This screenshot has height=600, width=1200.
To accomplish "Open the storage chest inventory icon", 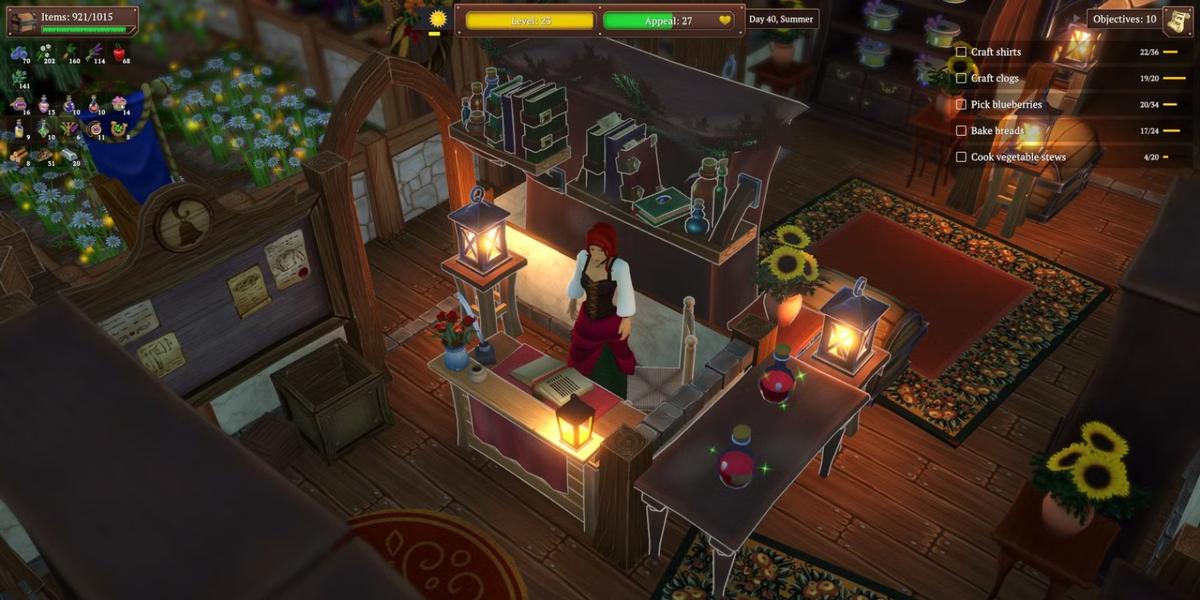I will (x=22, y=20).
